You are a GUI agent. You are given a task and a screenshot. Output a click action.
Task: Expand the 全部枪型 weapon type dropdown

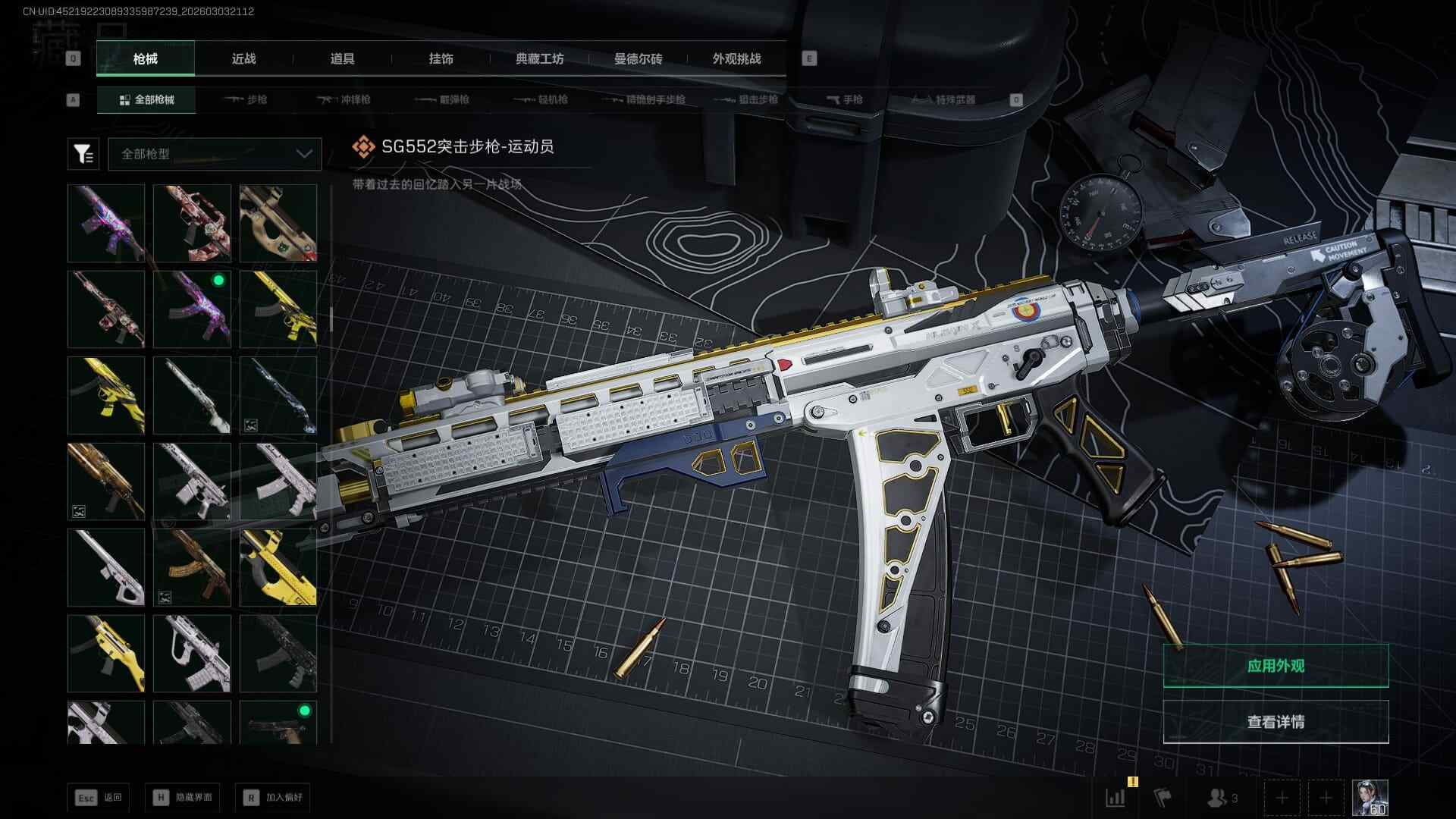[215, 154]
